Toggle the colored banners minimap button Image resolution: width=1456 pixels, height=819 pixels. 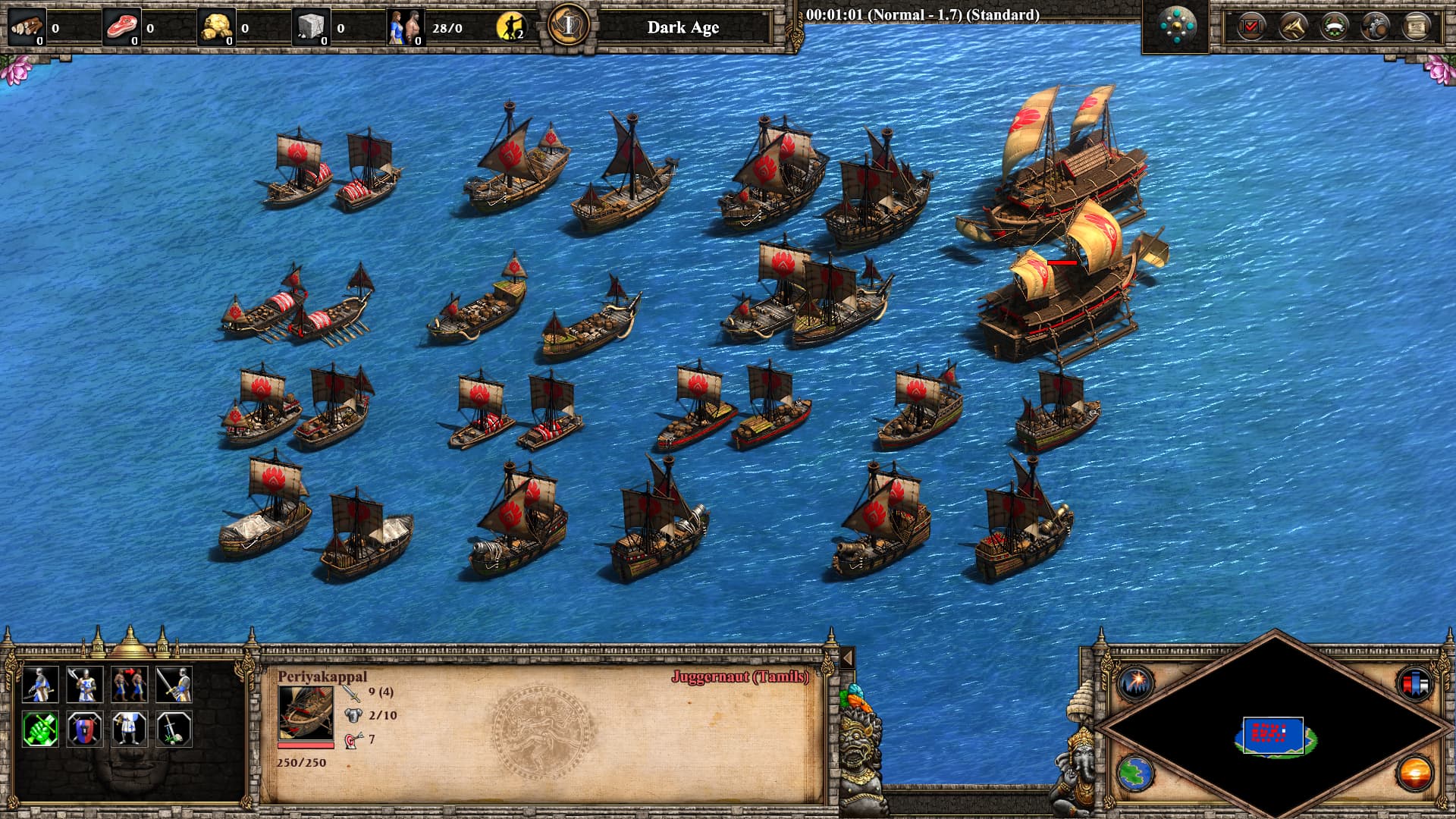[x=1415, y=682]
